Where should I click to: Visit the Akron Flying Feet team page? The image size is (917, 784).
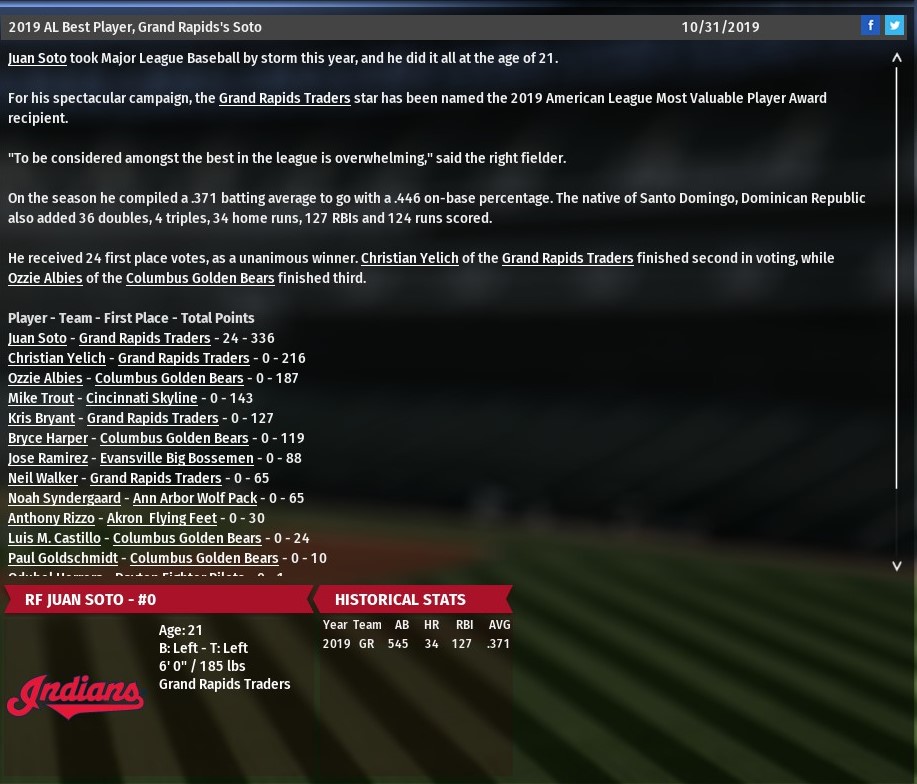[x=161, y=518]
